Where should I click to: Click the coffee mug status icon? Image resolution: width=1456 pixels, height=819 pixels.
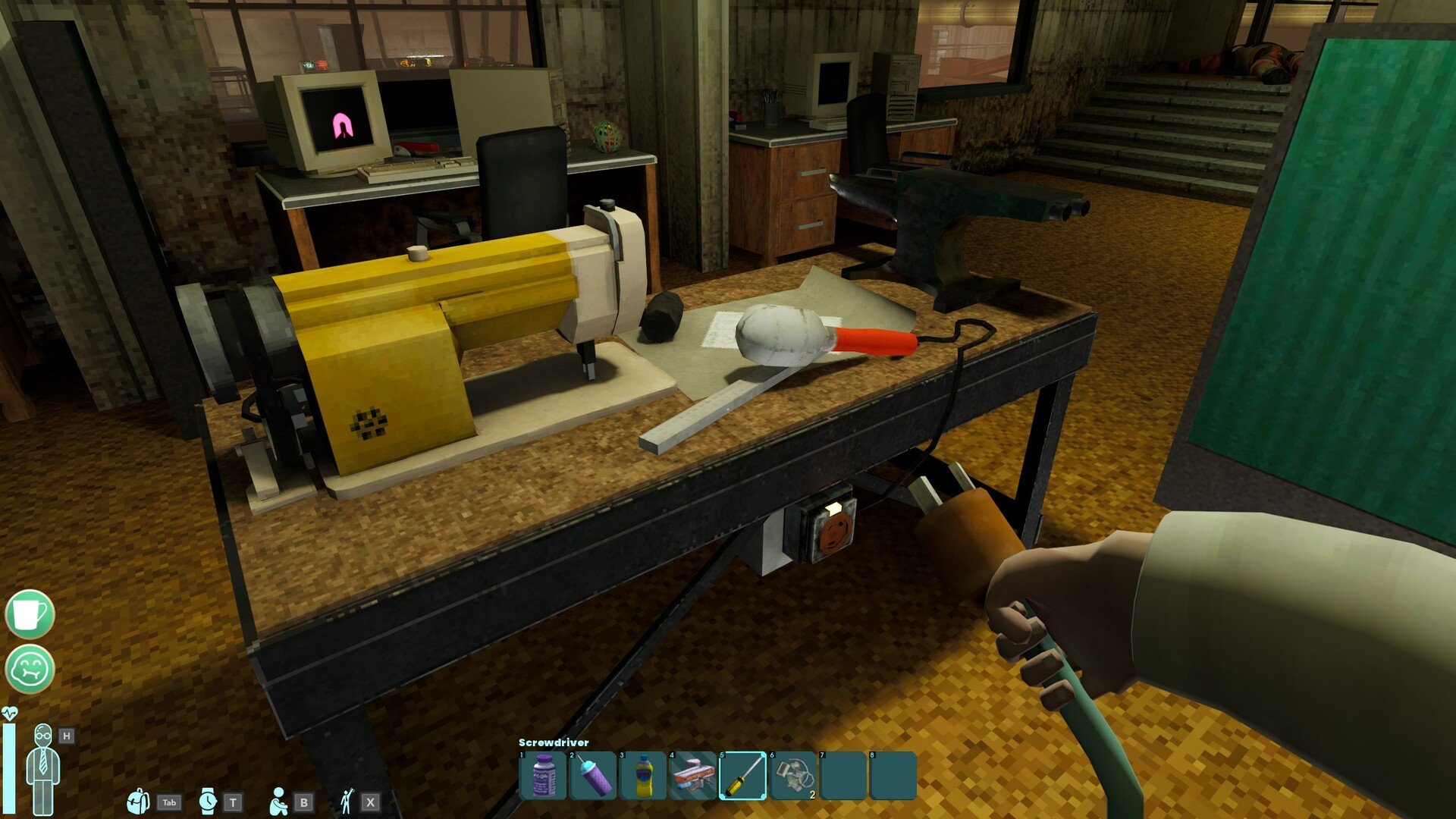[30, 614]
